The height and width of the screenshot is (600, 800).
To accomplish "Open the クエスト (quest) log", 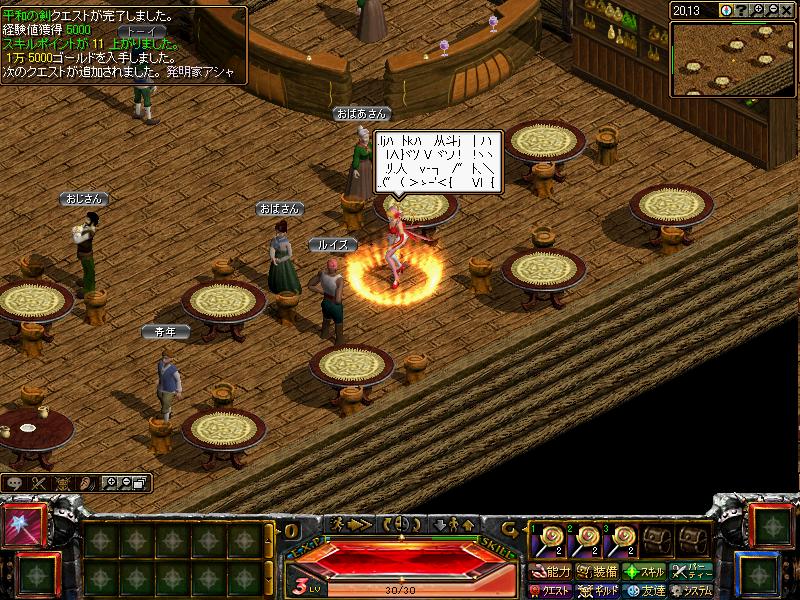I will pyautogui.click(x=552, y=591).
